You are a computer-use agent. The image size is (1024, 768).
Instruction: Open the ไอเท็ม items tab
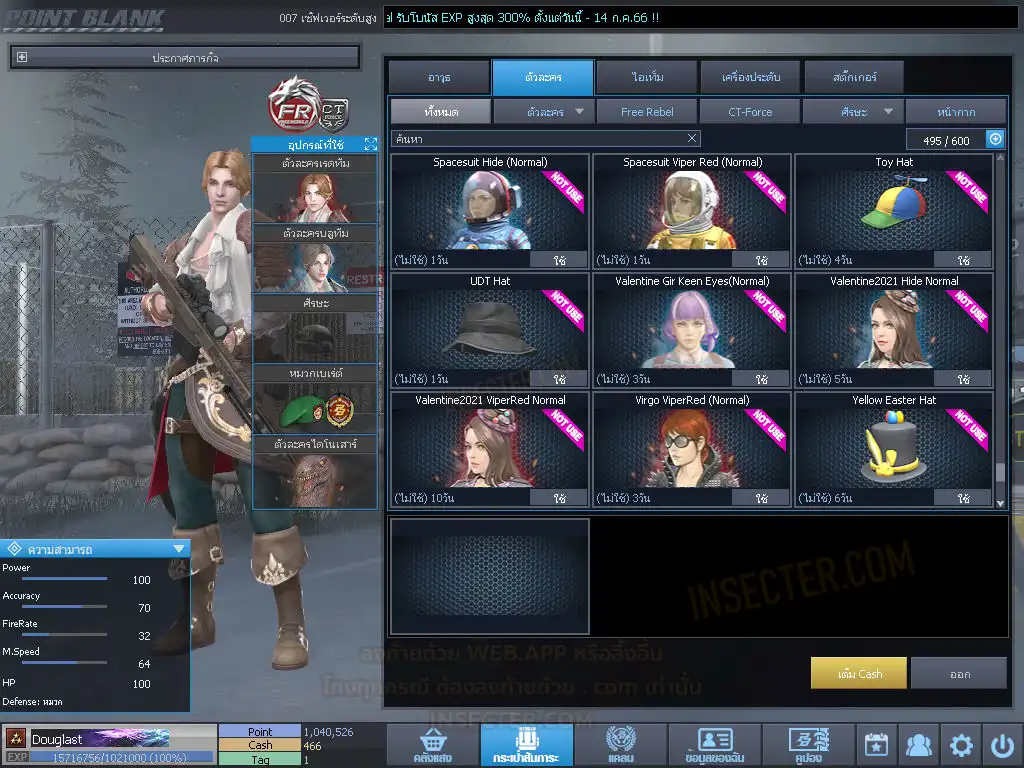(x=647, y=77)
